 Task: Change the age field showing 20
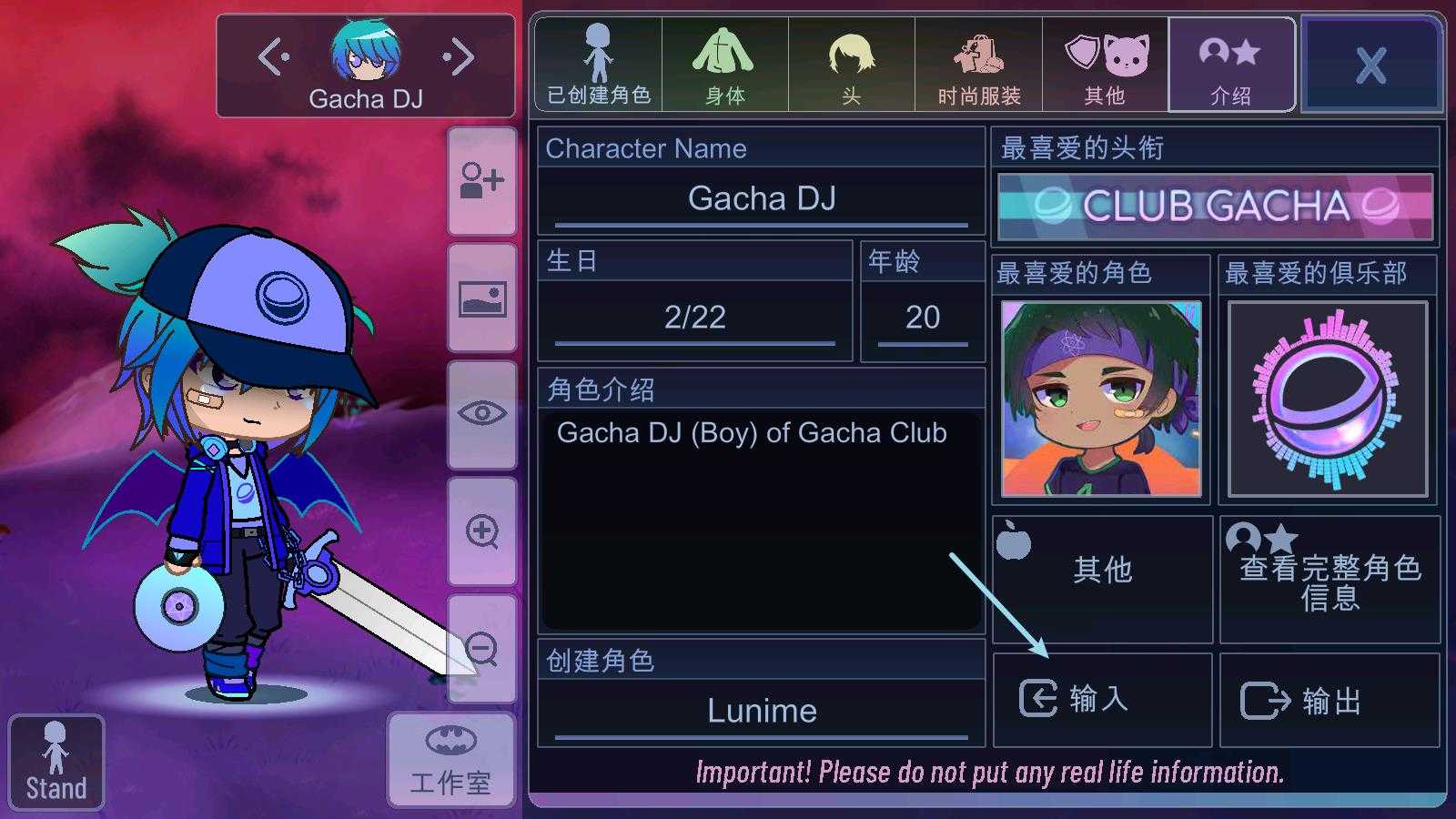pyautogui.click(x=923, y=318)
